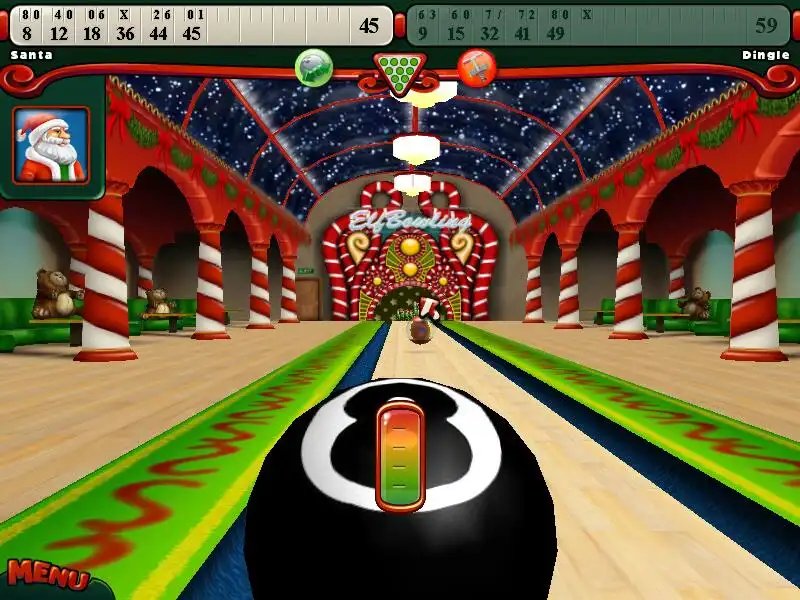
Task: Open the Menu in the bottom corner
Action: (x=47, y=576)
